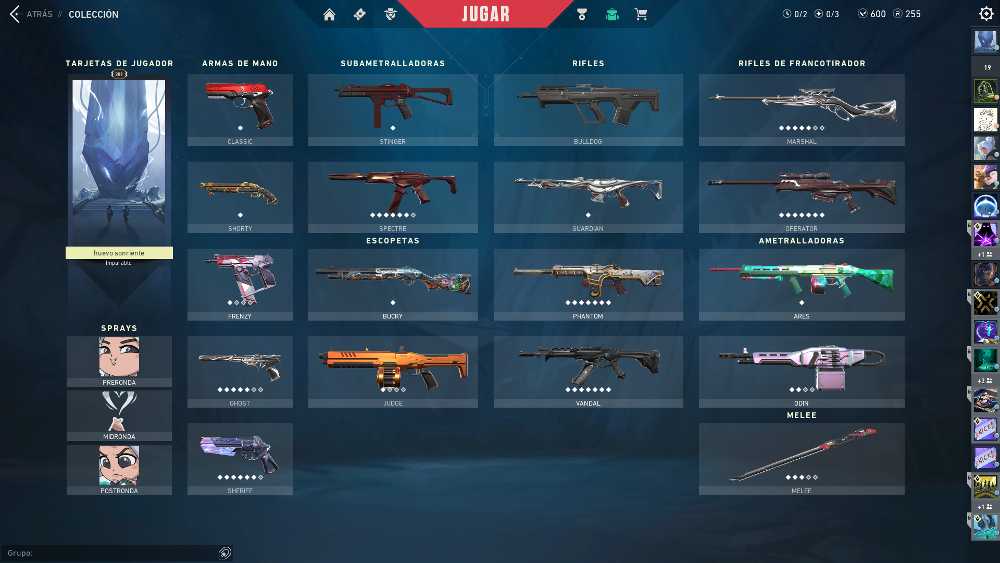Open the home screen icon

[x=329, y=14]
